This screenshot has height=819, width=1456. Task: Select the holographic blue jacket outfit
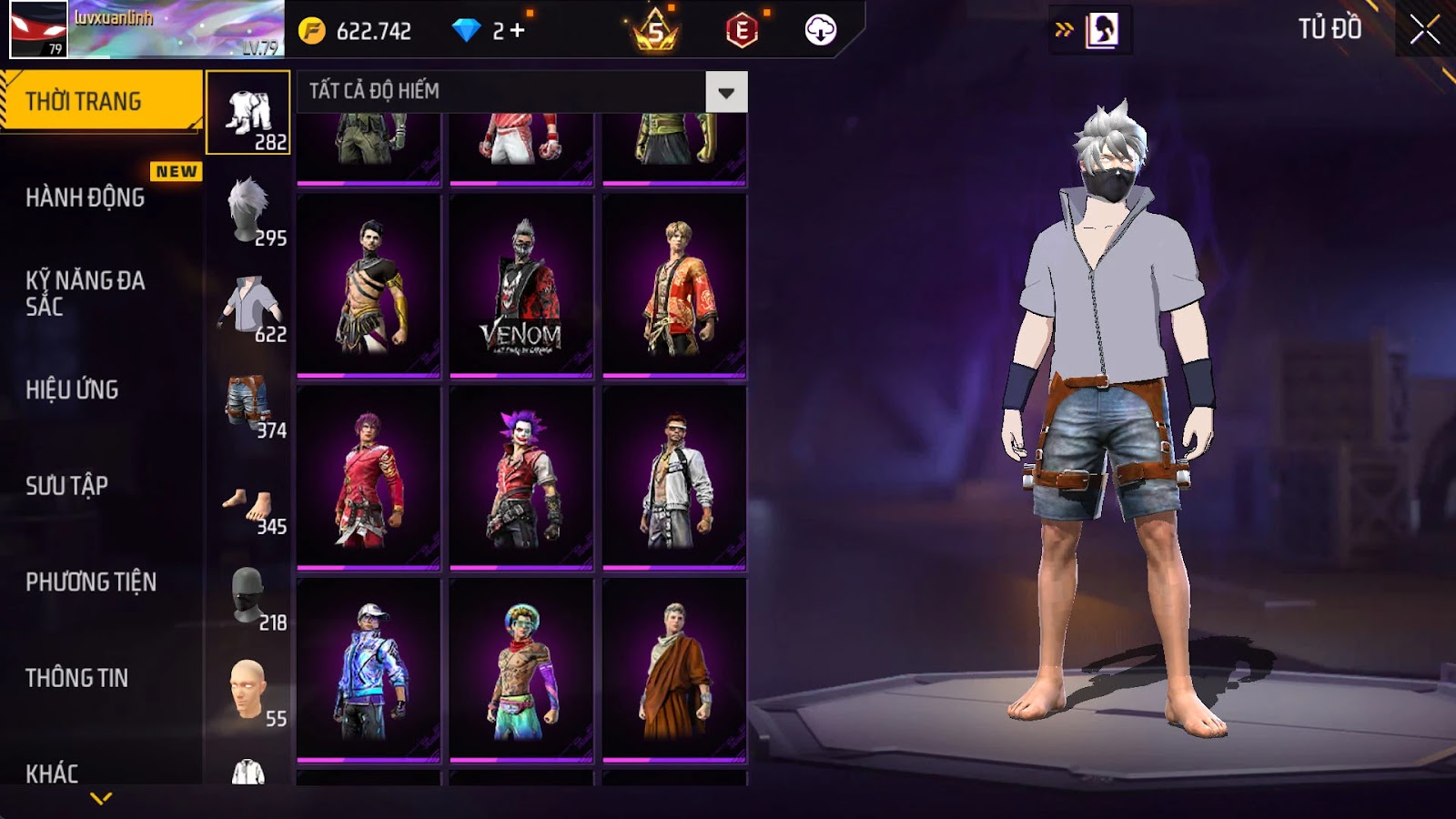pyautogui.click(x=369, y=672)
